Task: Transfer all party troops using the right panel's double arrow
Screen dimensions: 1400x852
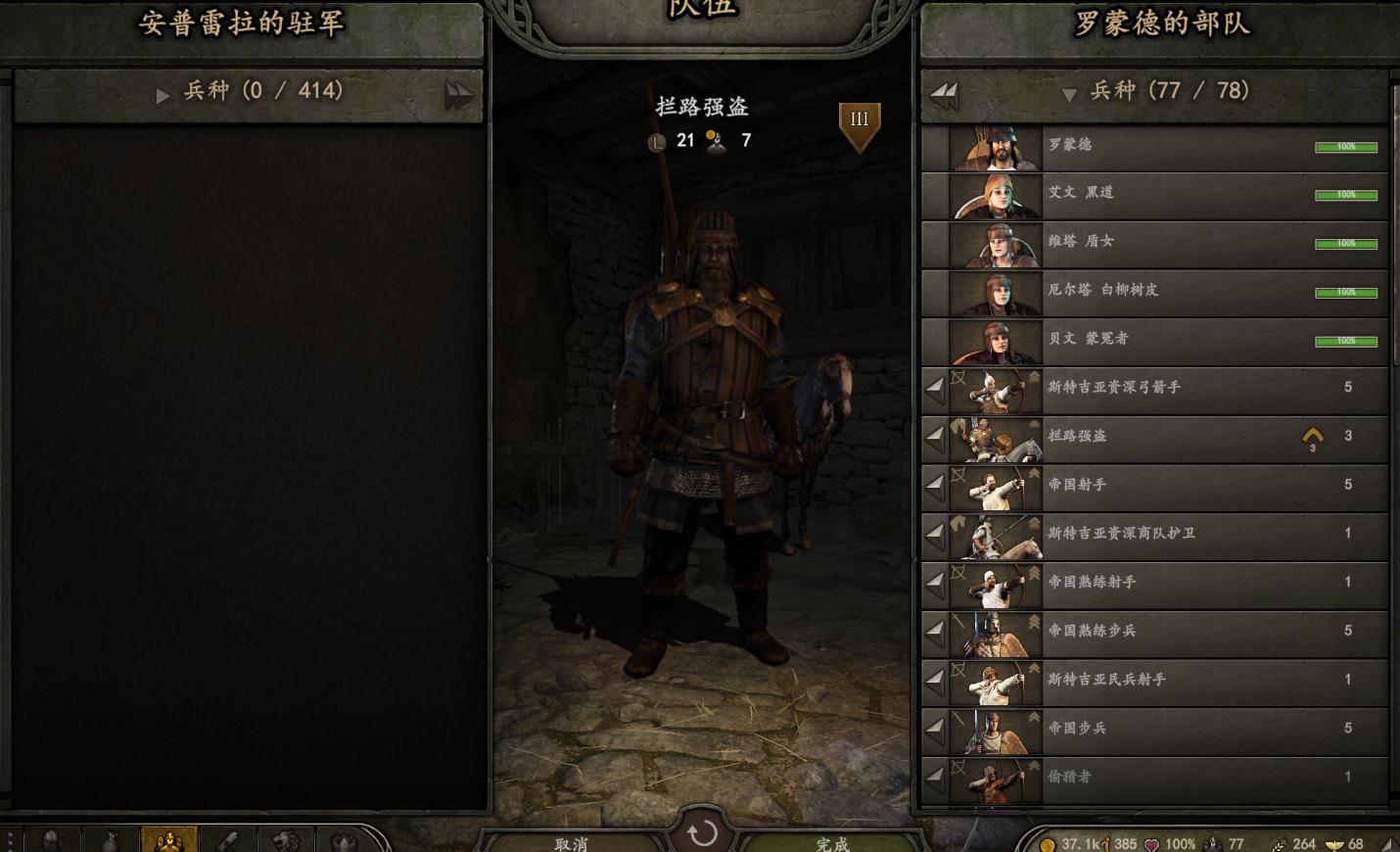Action: point(945,95)
